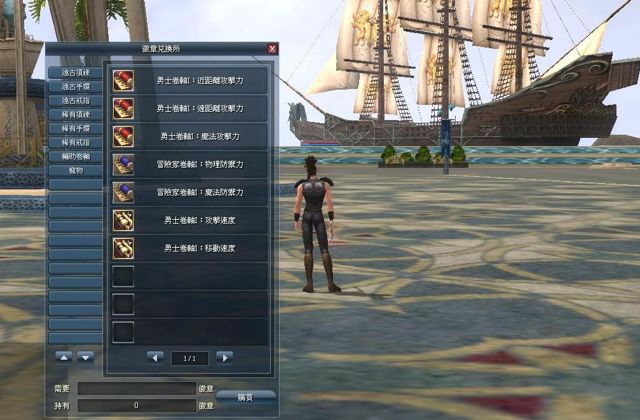Screen dimensions: 640x420
Task: Go to previous item page arrow
Action: click(x=155, y=357)
